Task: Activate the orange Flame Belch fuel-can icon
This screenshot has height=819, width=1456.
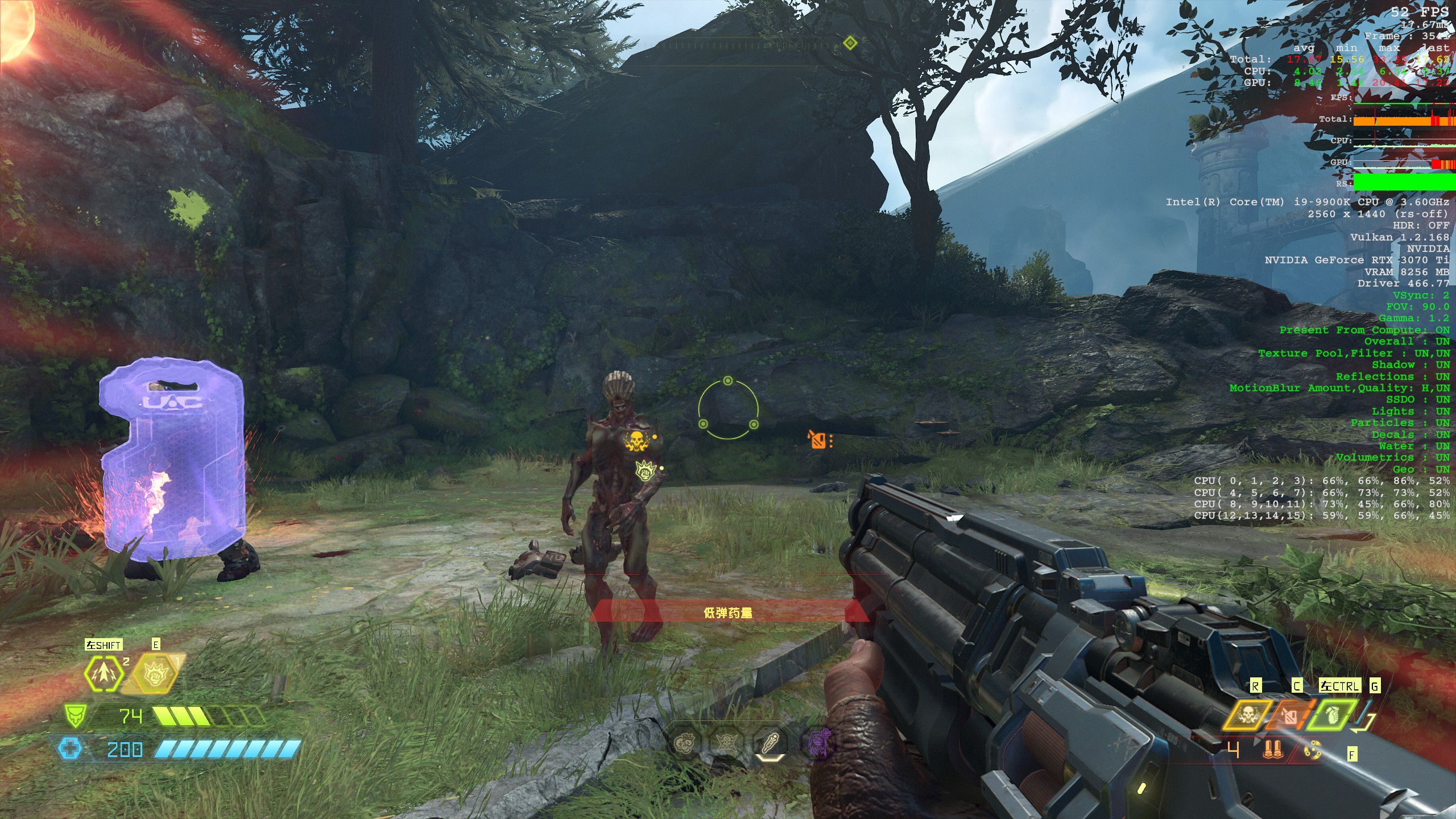Action: (x=1288, y=715)
